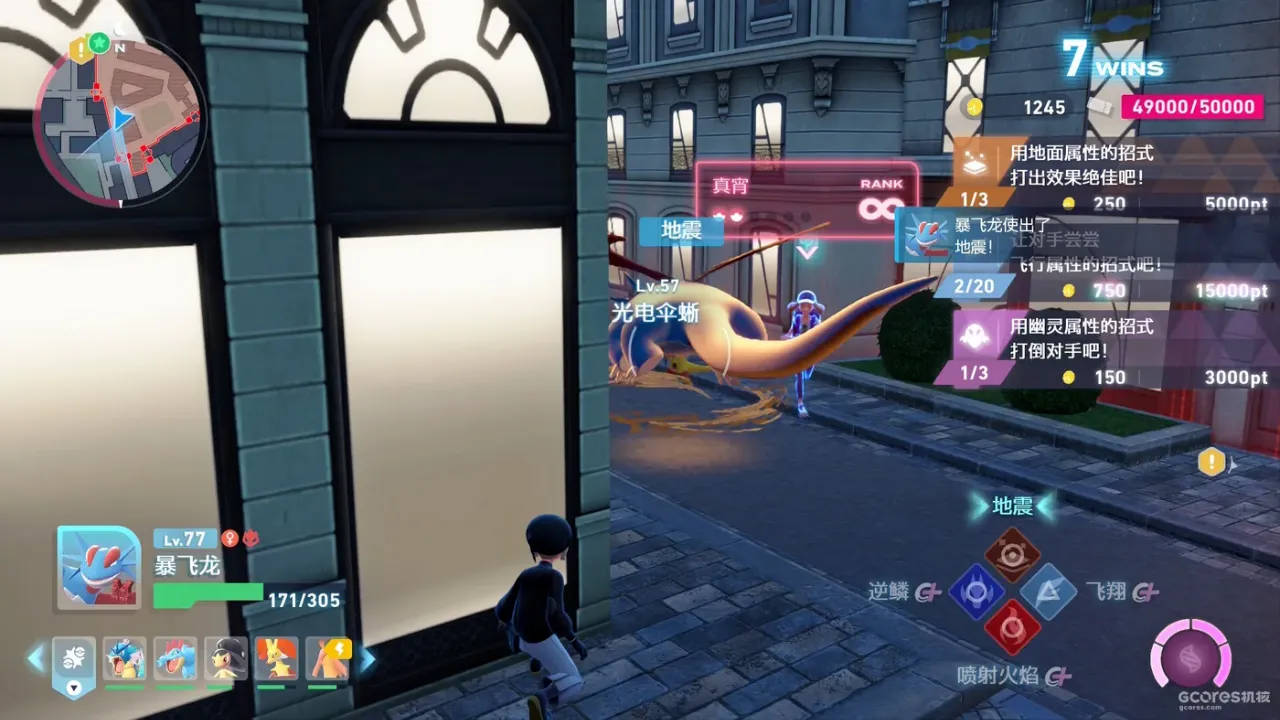The image size is (1280, 720).
Task: Select Mawile from the party row
Action: [226, 660]
